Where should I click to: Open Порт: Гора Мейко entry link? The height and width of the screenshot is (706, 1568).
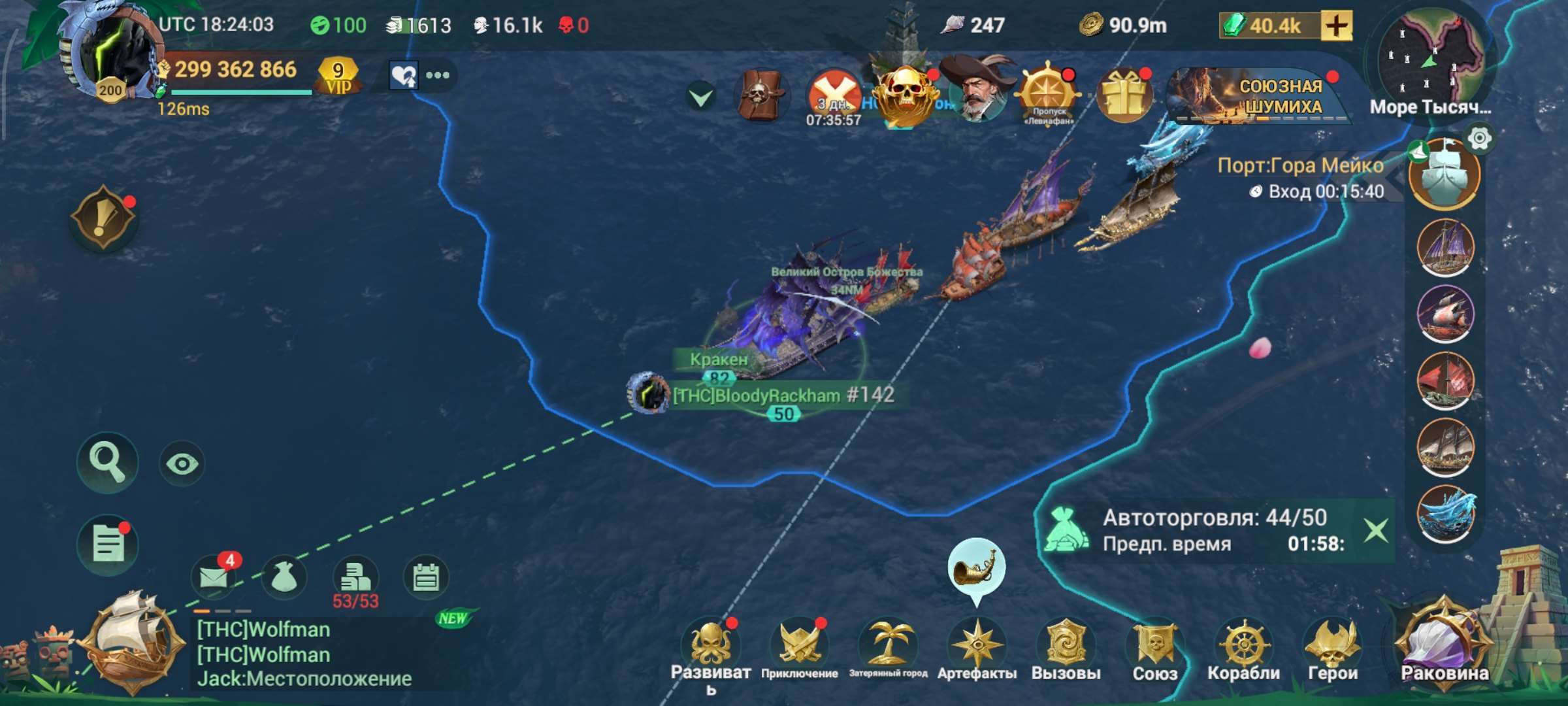pyautogui.click(x=1302, y=166)
